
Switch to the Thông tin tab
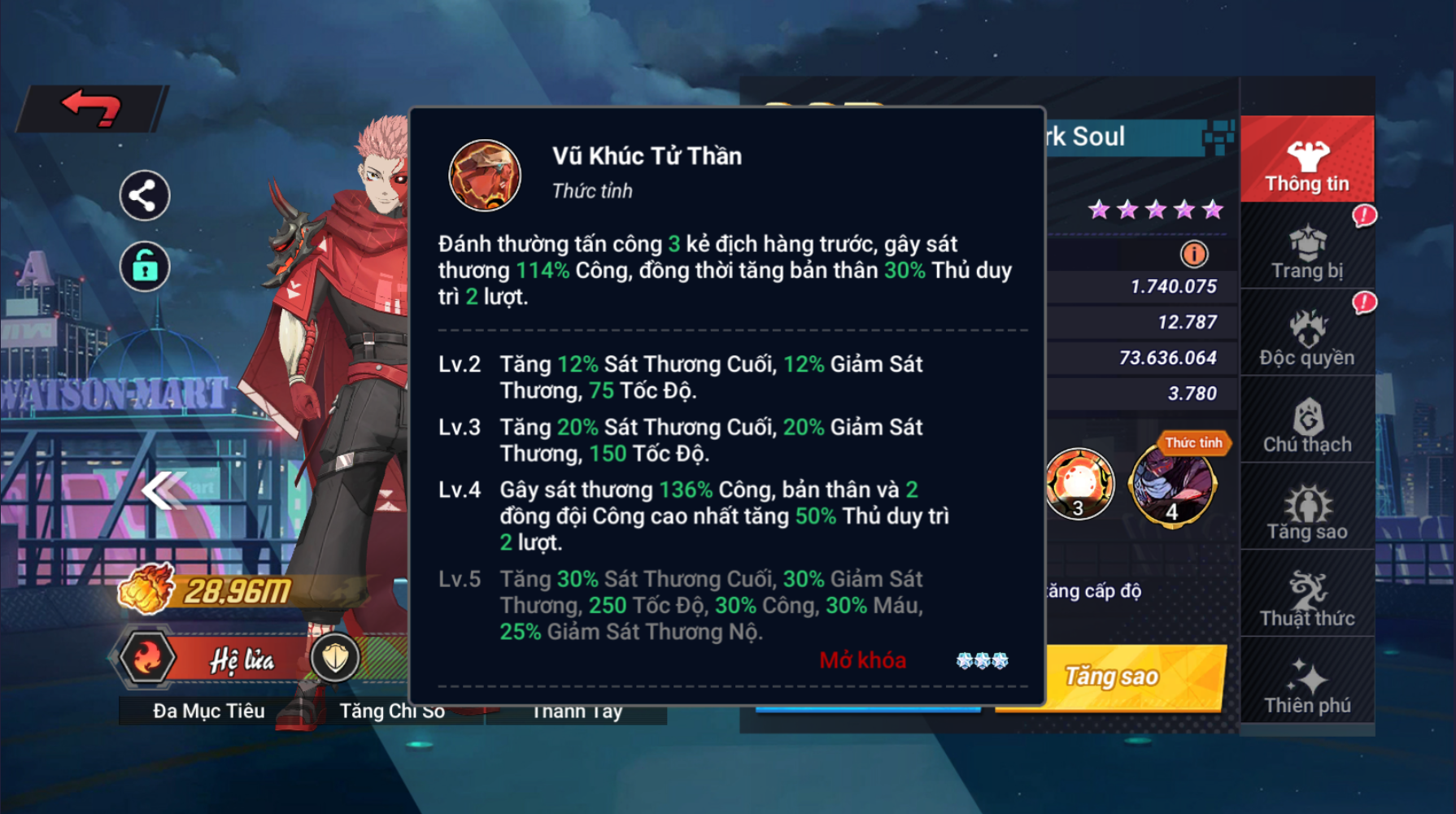click(1306, 161)
